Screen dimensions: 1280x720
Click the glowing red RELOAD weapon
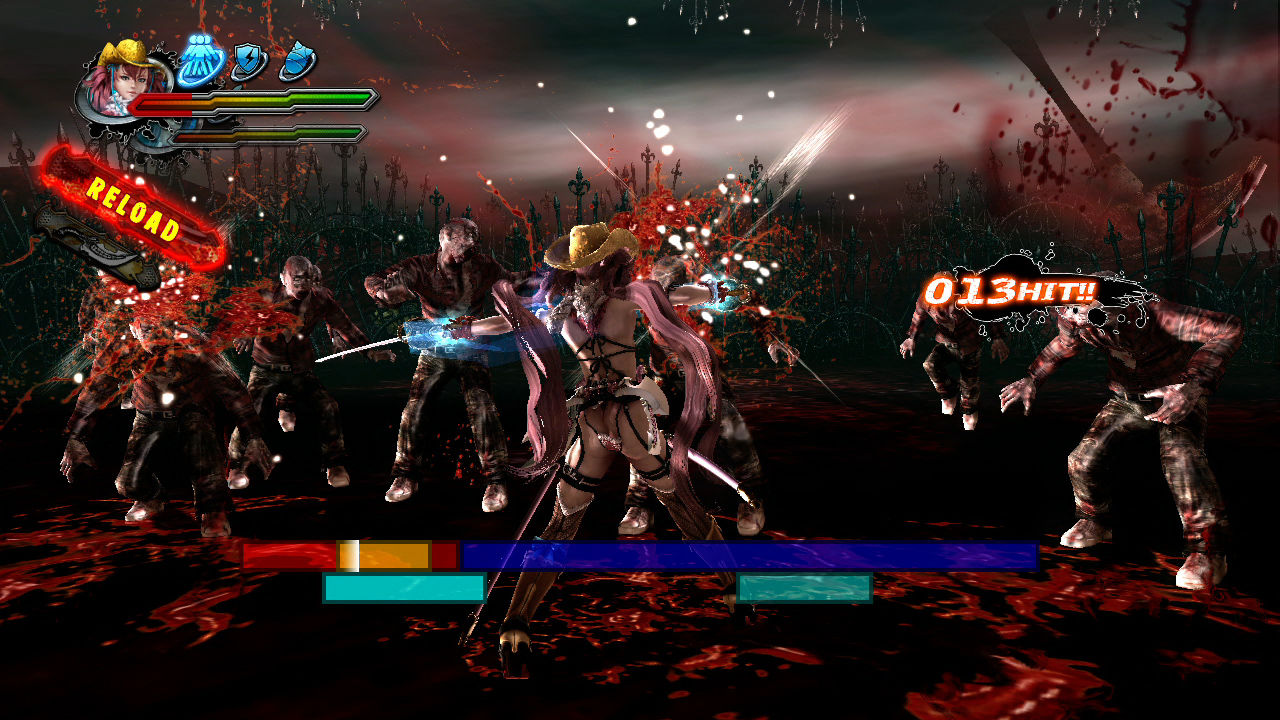[132, 209]
